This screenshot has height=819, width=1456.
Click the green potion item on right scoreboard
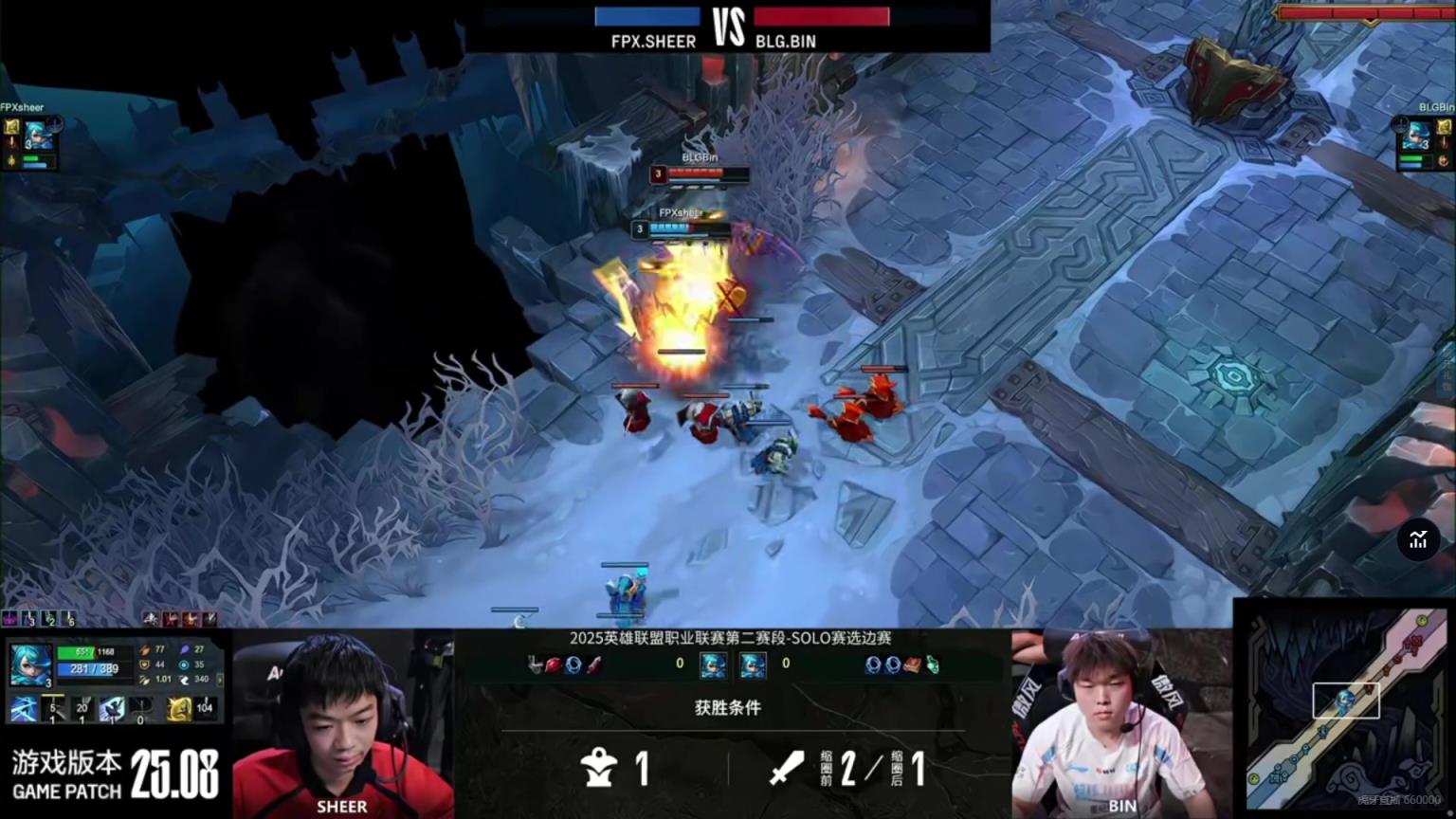click(x=932, y=664)
